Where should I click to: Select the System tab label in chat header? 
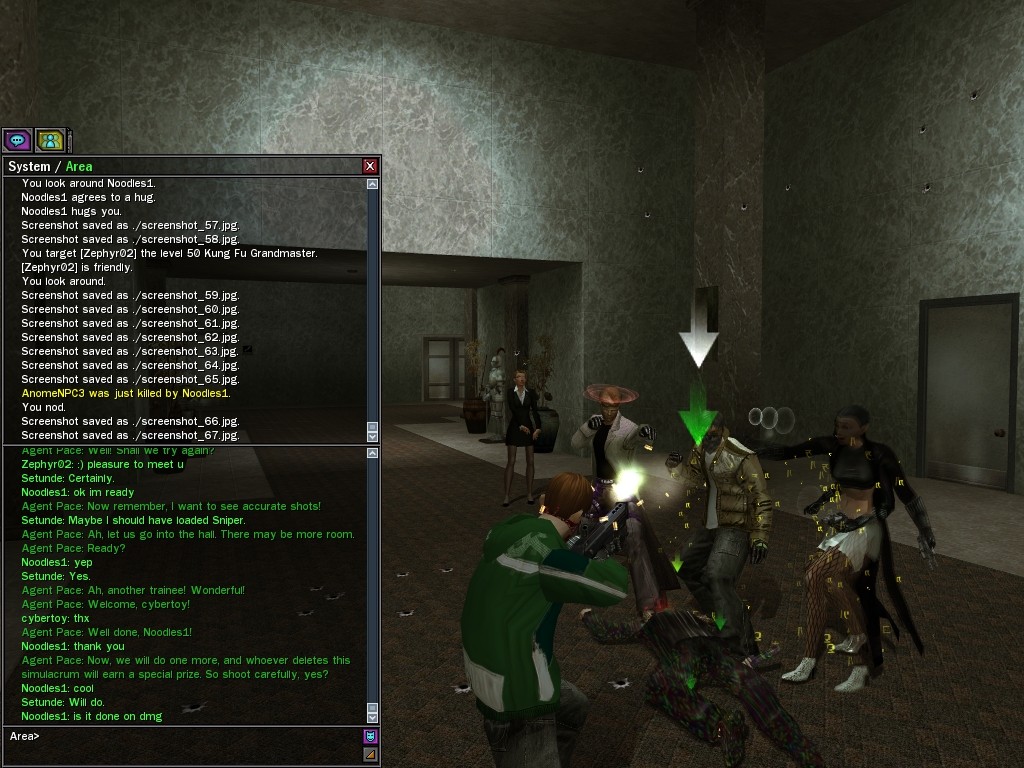tap(28, 166)
